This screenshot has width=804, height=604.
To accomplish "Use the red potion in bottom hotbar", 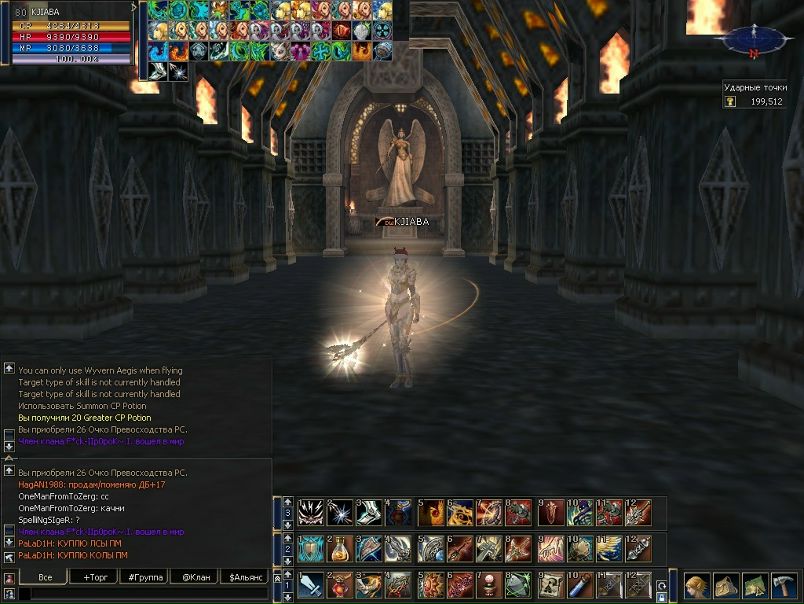I will click(x=339, y=584).
